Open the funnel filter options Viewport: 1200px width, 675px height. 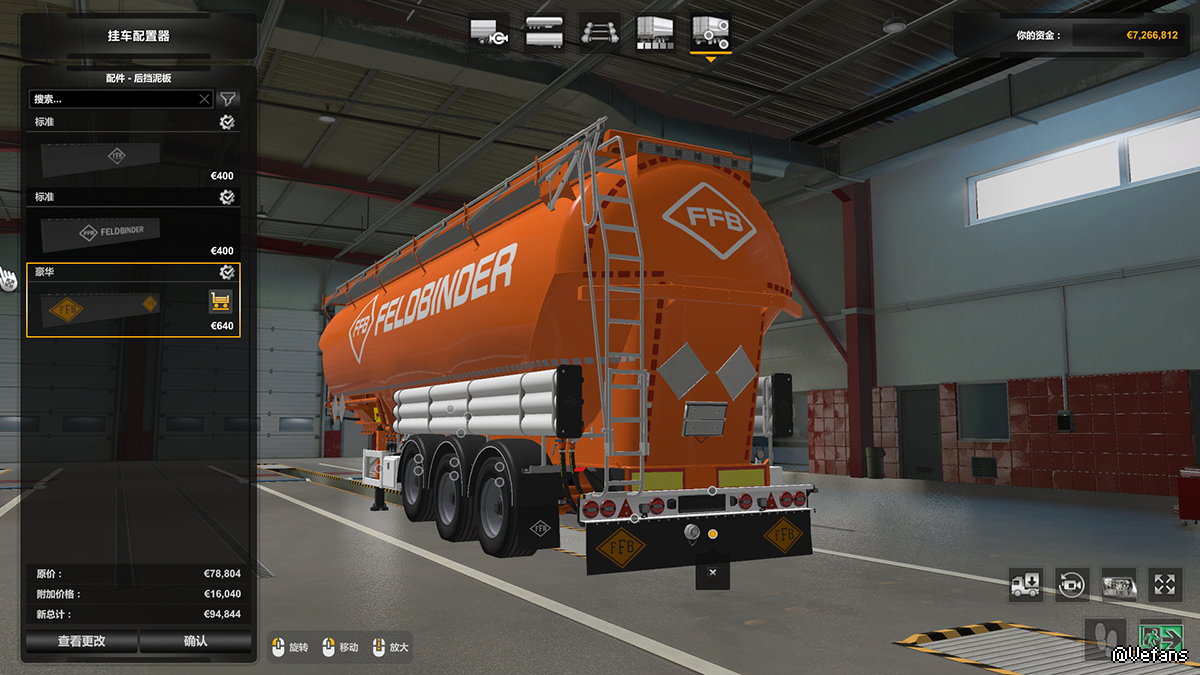(x=229, y=99)
